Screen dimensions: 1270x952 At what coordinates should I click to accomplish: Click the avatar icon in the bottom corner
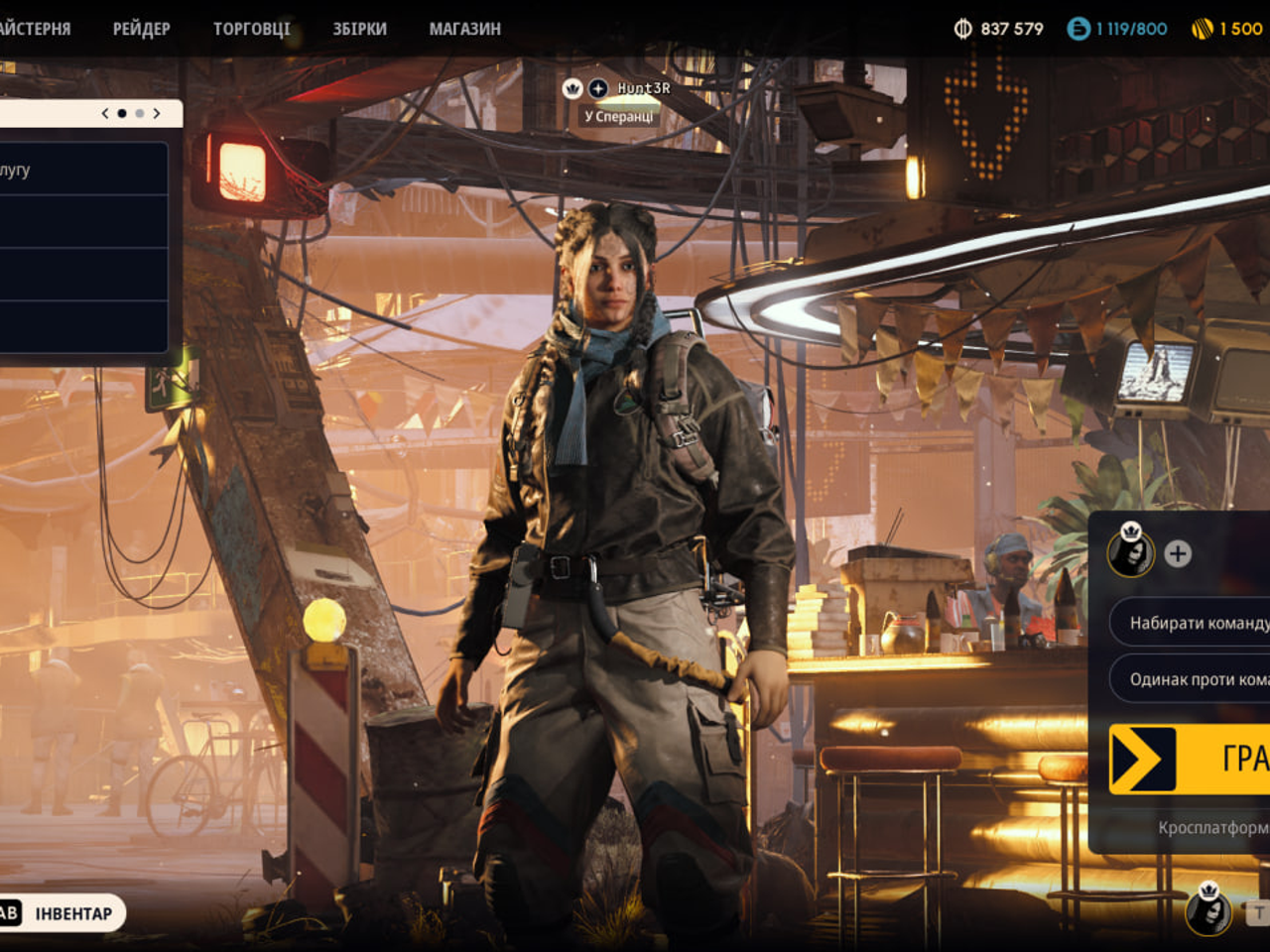(1208, 909)
